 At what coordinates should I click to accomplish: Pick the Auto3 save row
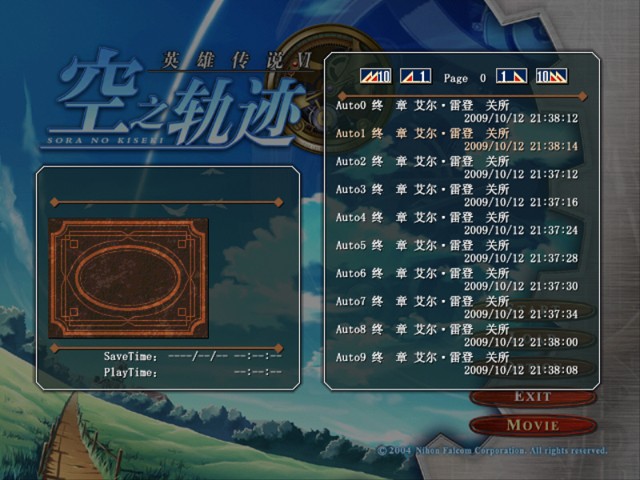pyautogui.click(x=456, y=195)
